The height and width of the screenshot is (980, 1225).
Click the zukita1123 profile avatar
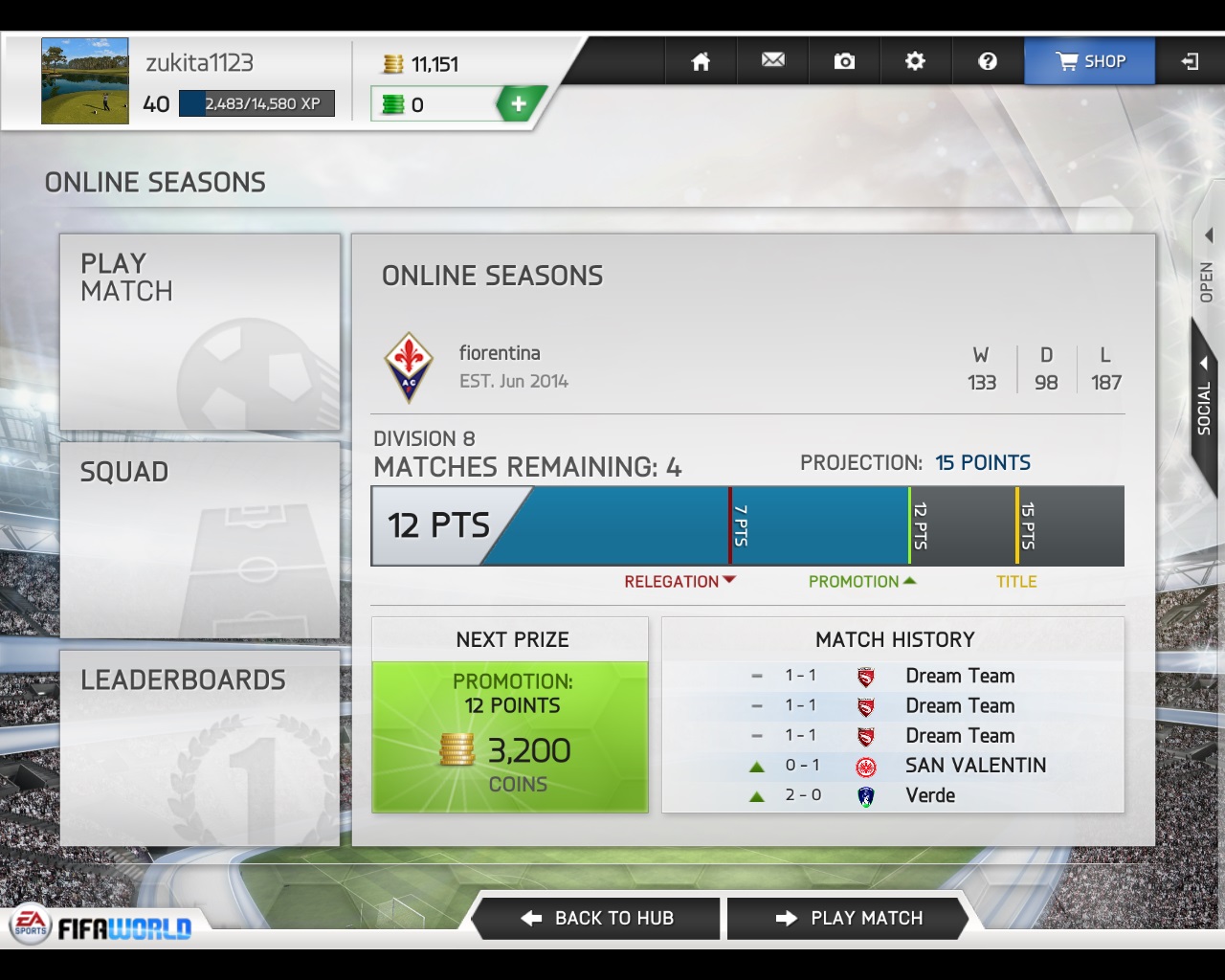[x=85, y=81]
